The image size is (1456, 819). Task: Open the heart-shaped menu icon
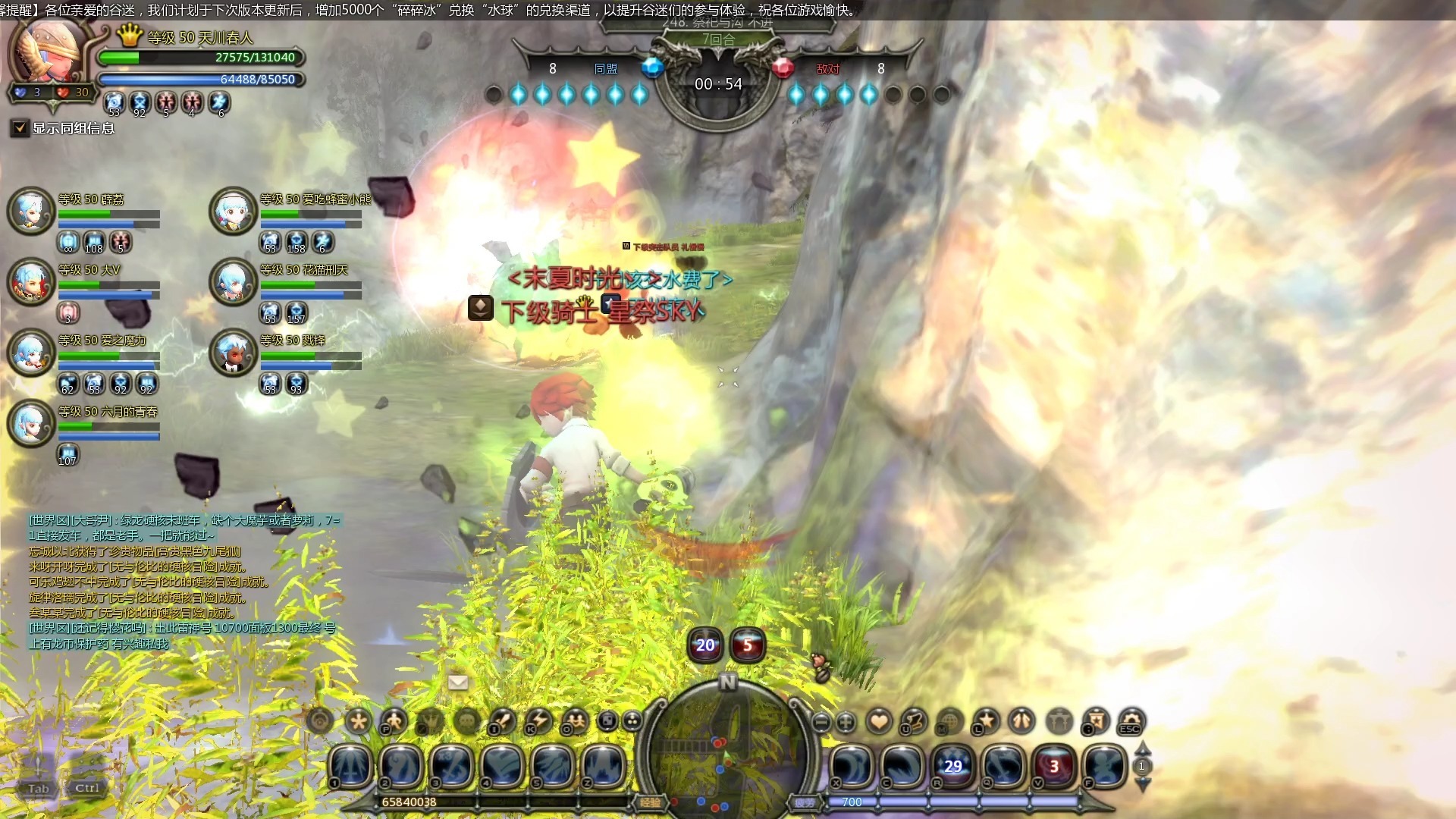coord(879,720)
